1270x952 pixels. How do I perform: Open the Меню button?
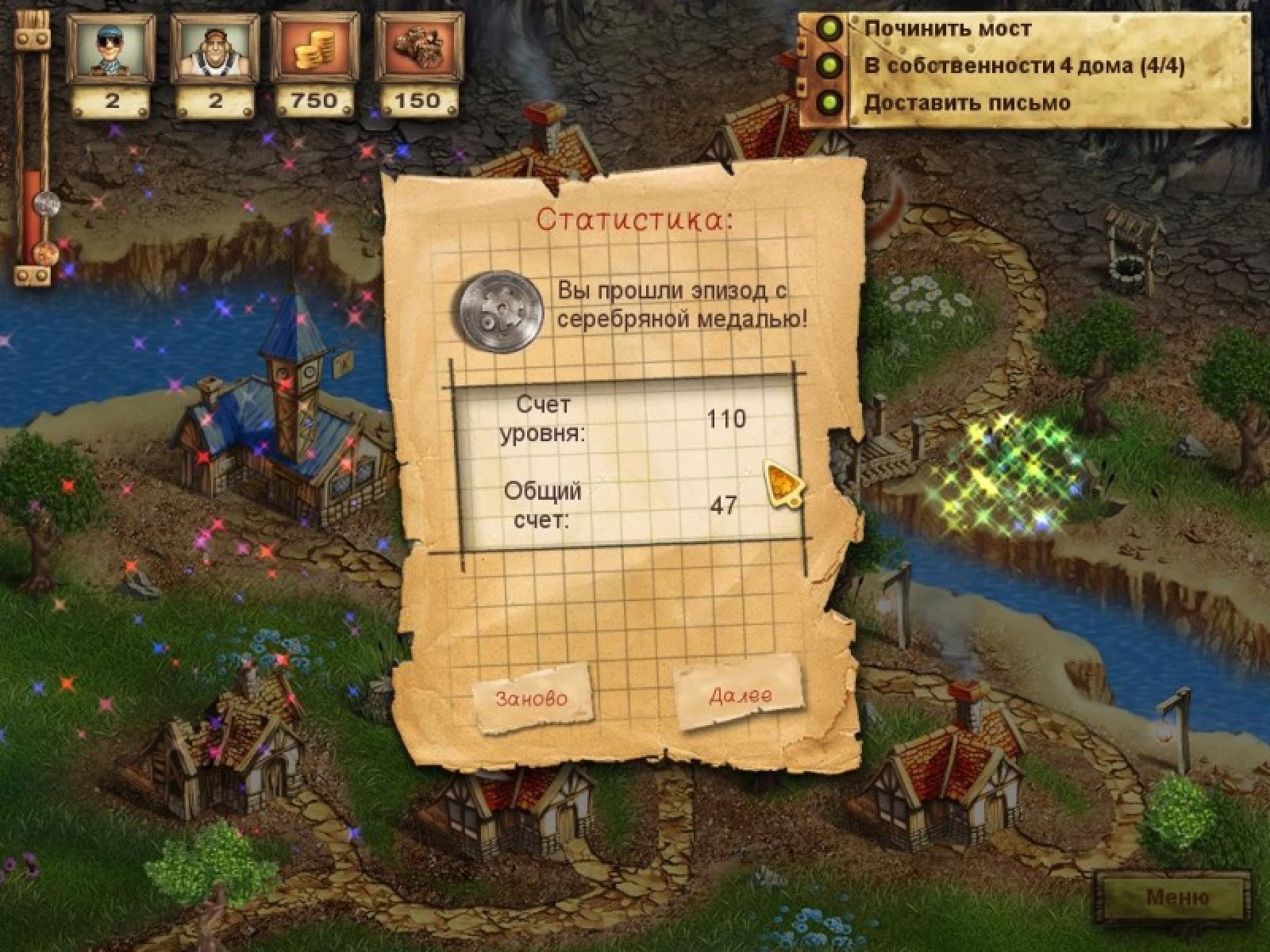coord(1177,898)
